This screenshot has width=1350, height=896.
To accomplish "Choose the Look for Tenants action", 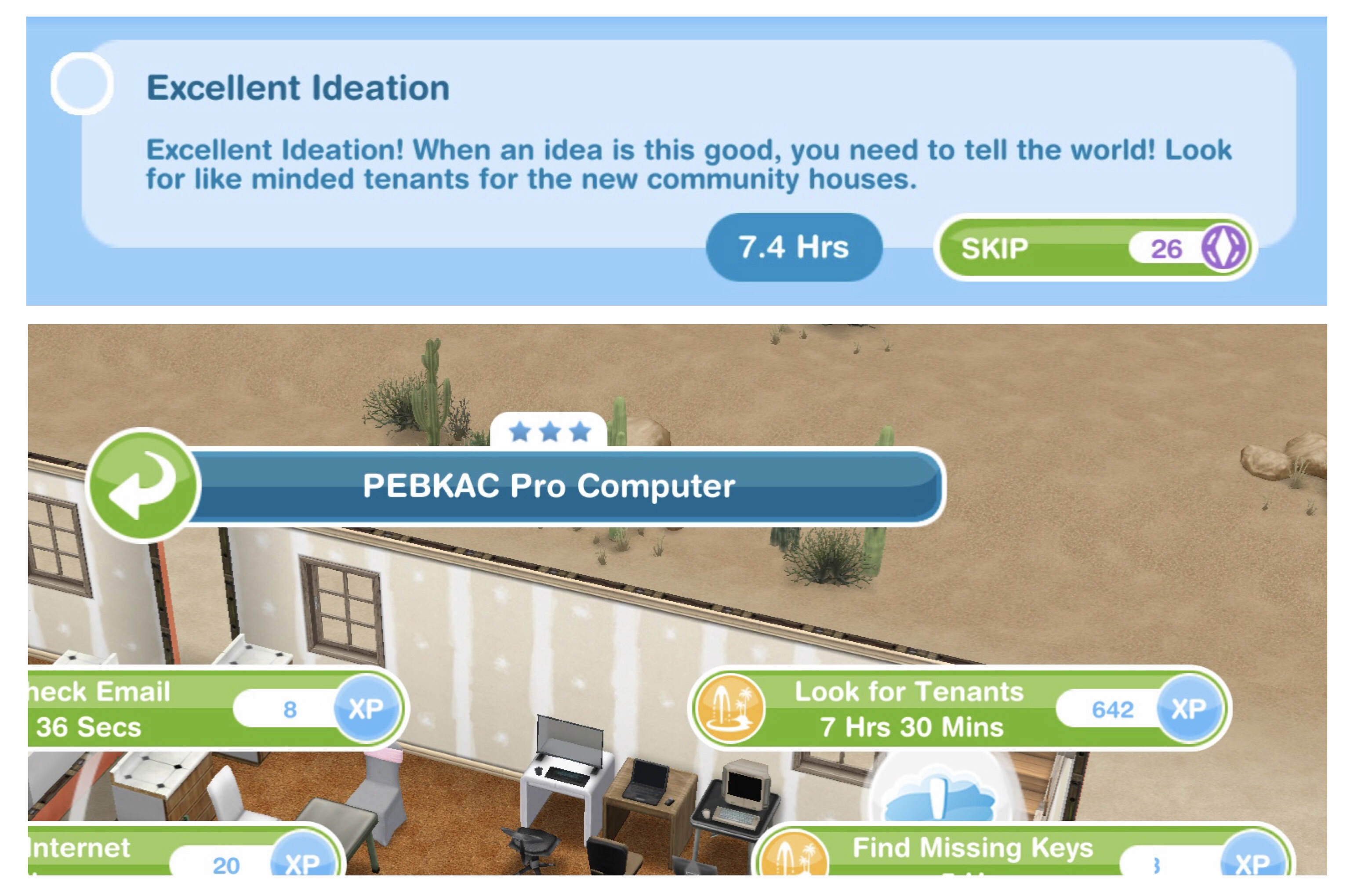I will 958,709.
